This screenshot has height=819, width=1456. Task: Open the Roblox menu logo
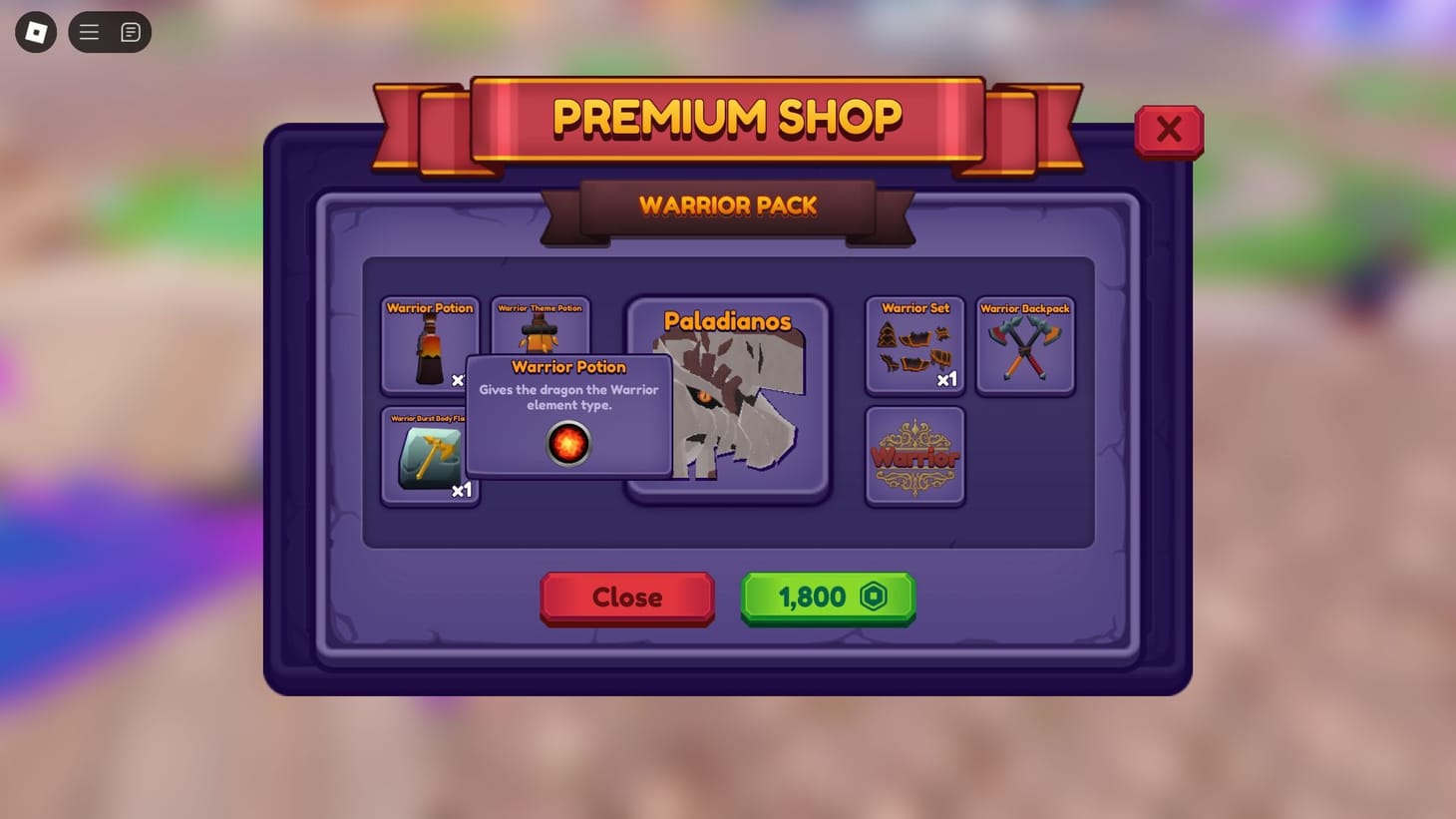(35, 31)
